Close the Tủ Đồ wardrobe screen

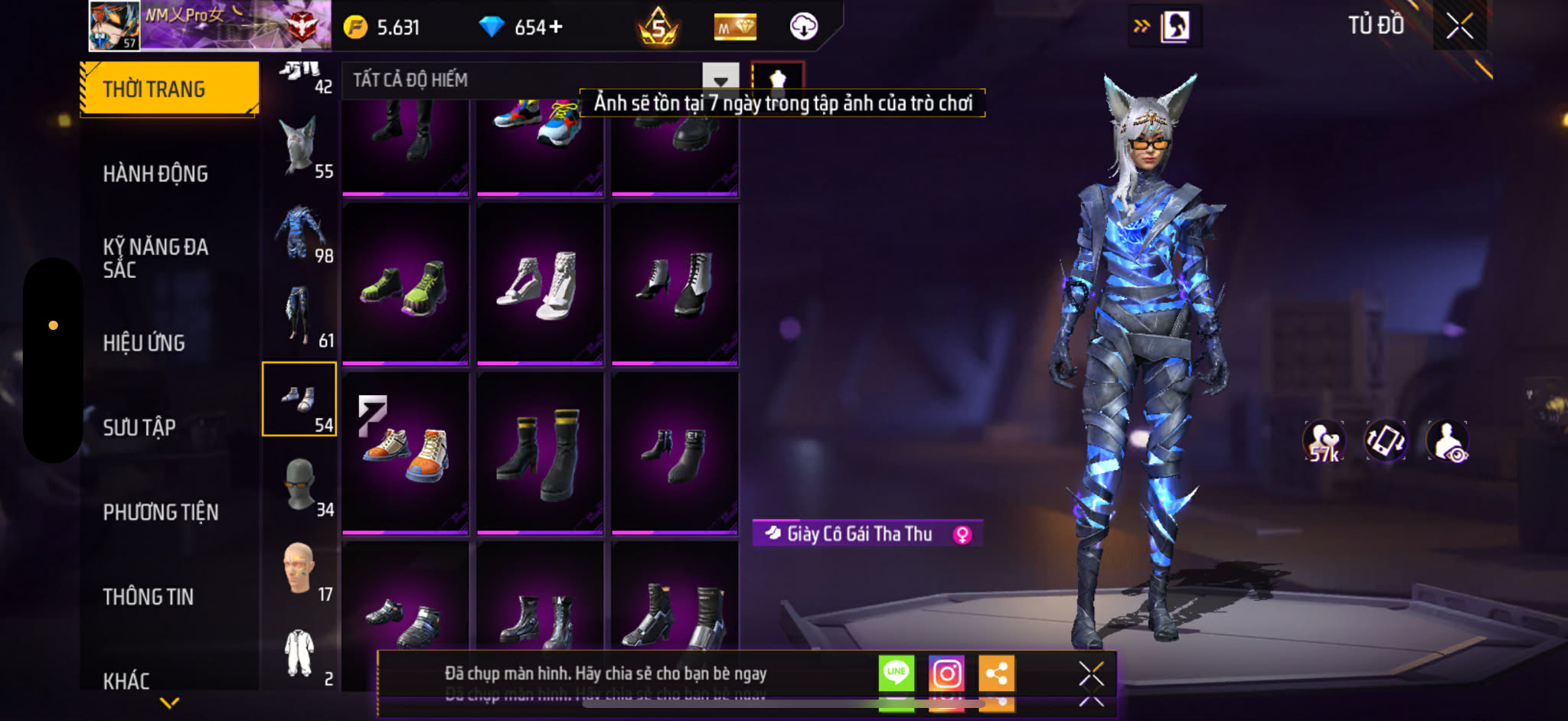(1459, 27)
